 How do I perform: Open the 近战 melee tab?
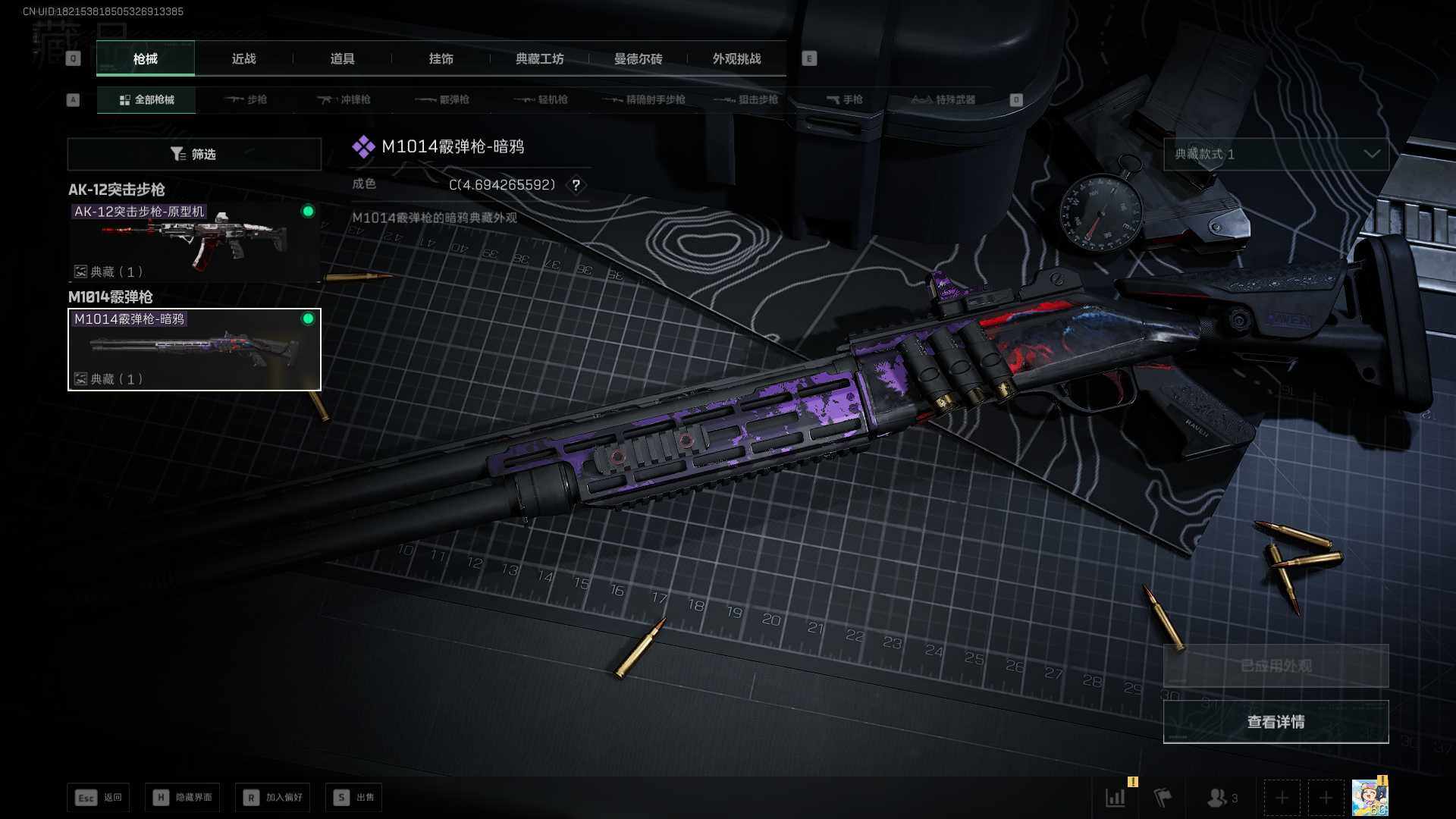point(243,58)
